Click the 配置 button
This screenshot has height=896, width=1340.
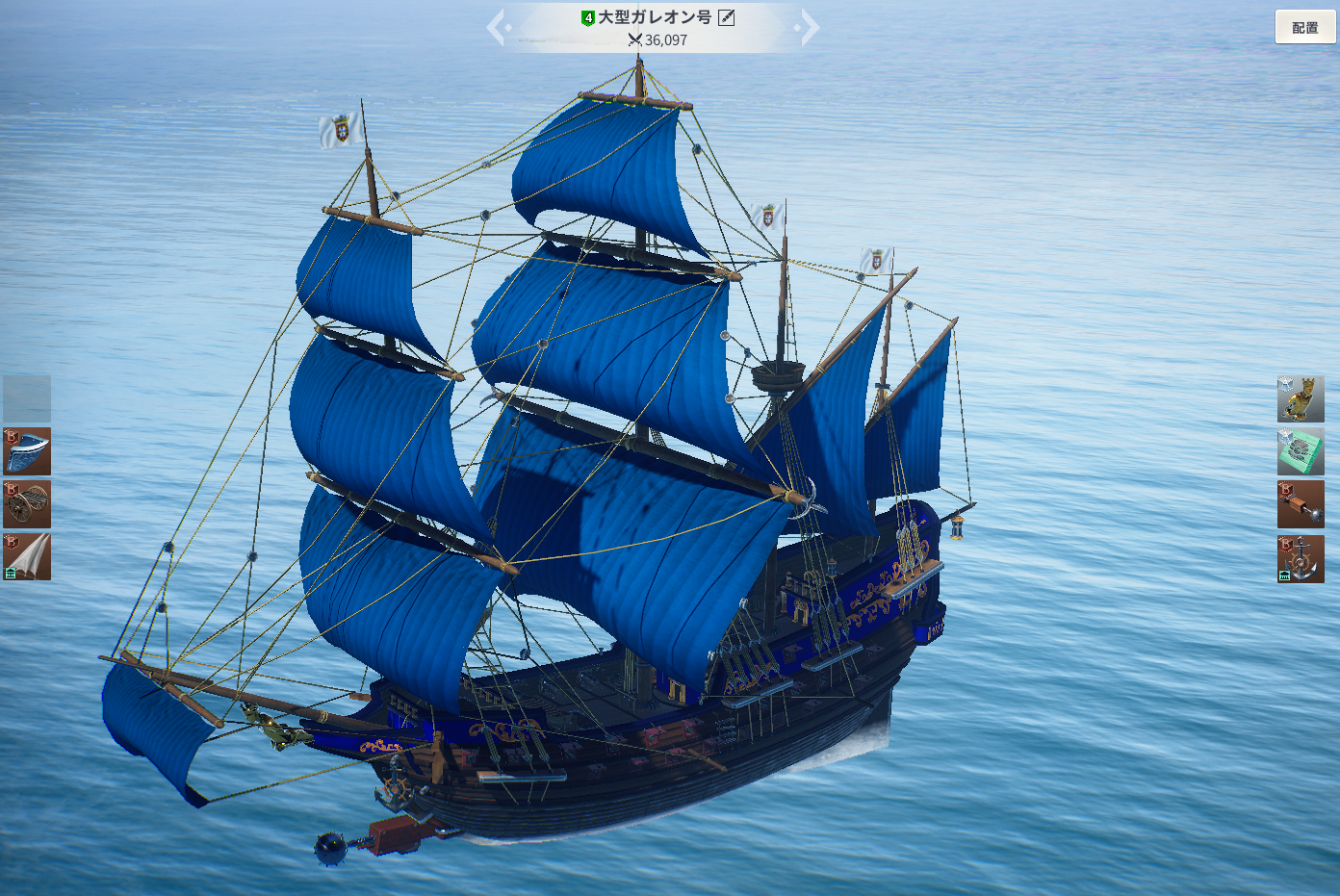[x=1305, y=28]
